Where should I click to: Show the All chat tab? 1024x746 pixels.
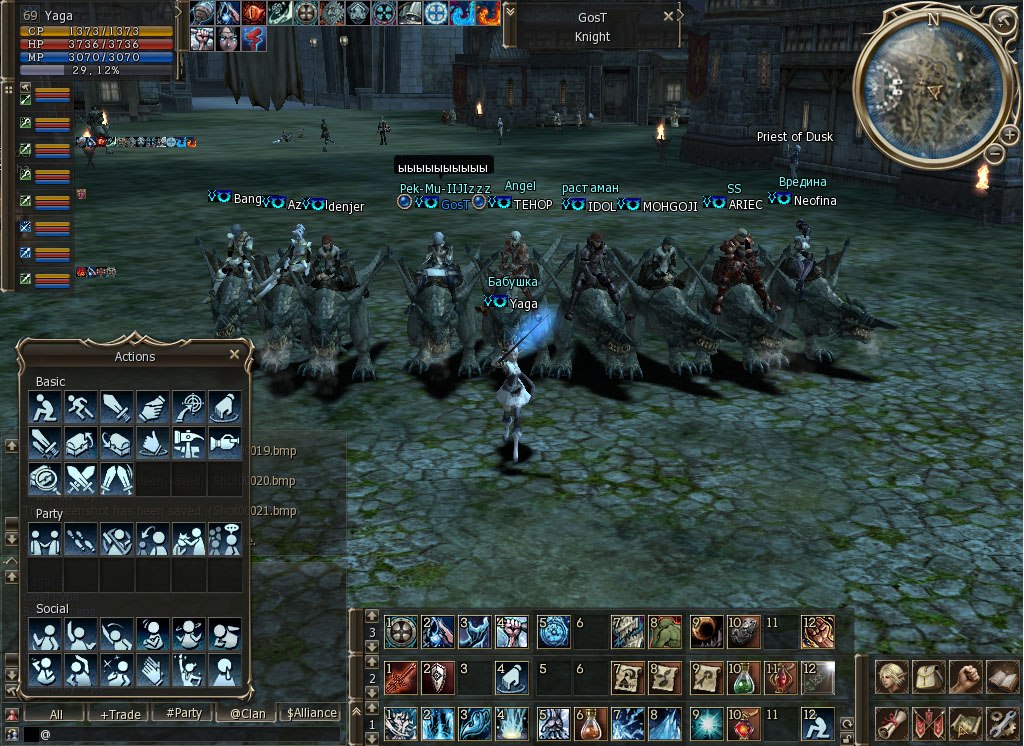(56, 714)
